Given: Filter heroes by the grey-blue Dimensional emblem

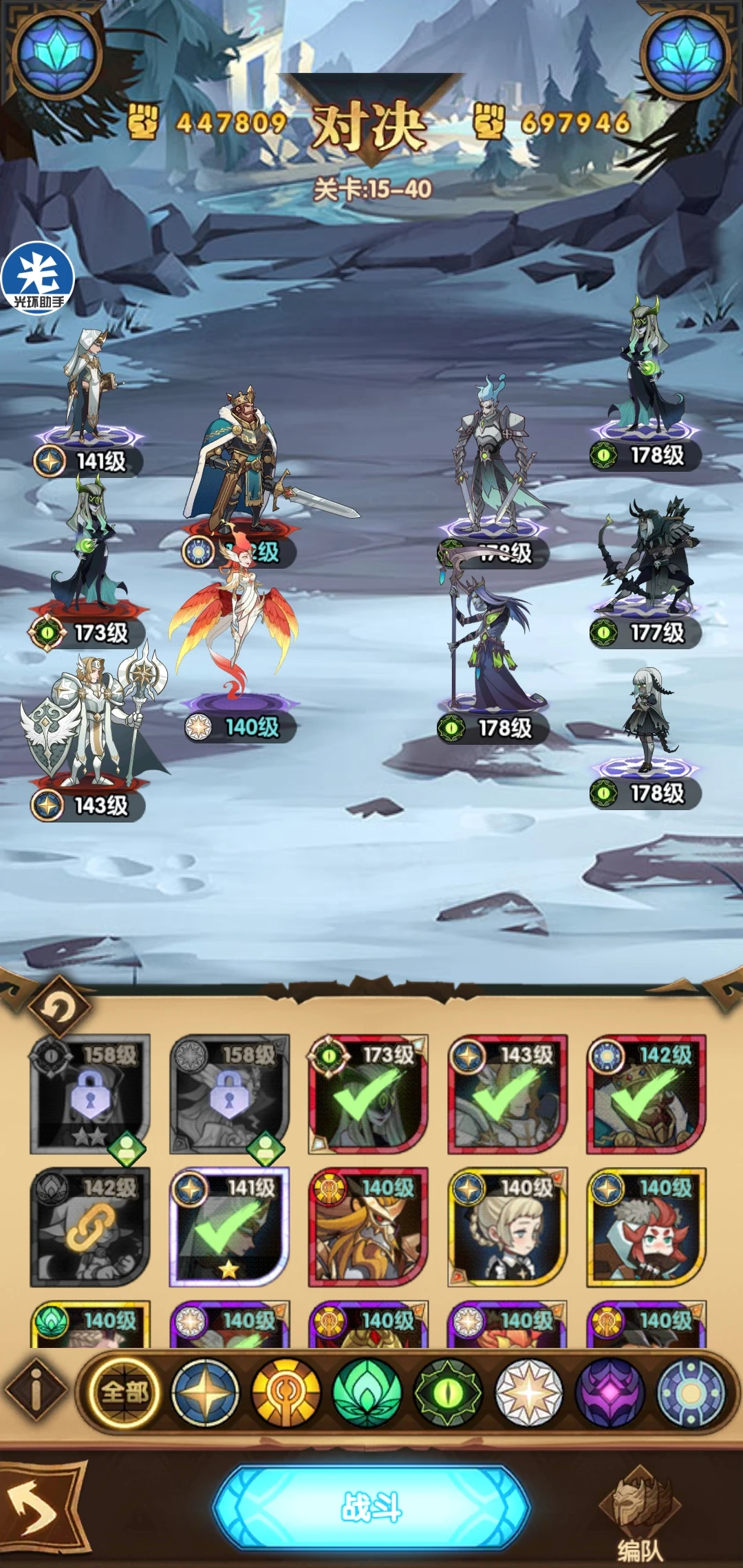Looking at the screenshot, I should [x=691, y=1393].
